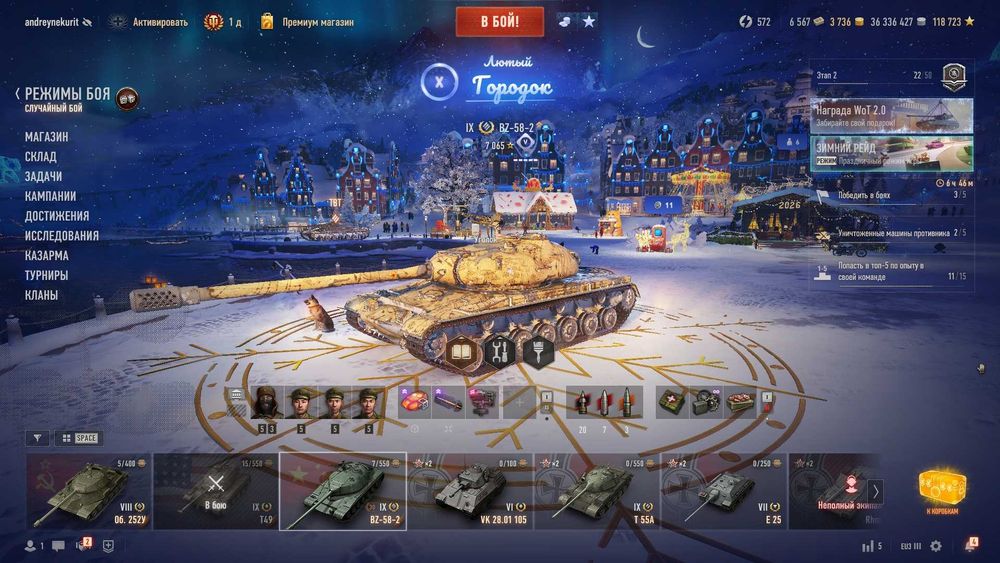Screen dimensions: 1000x563
Task: Open the game settings gear icon
Action: tap(936, 546)
